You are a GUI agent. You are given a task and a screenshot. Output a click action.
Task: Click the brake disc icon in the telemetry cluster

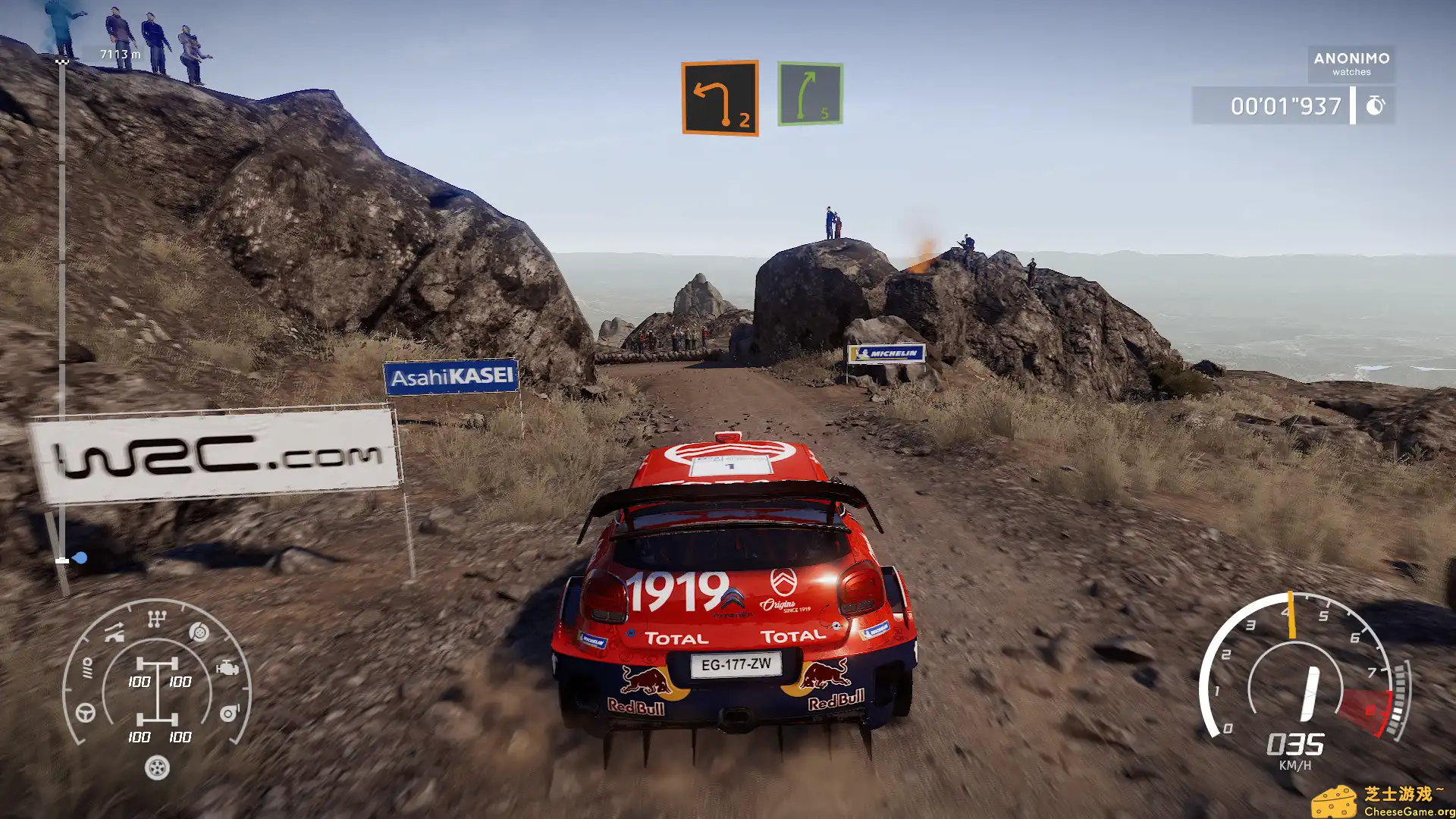pos(198,632)
